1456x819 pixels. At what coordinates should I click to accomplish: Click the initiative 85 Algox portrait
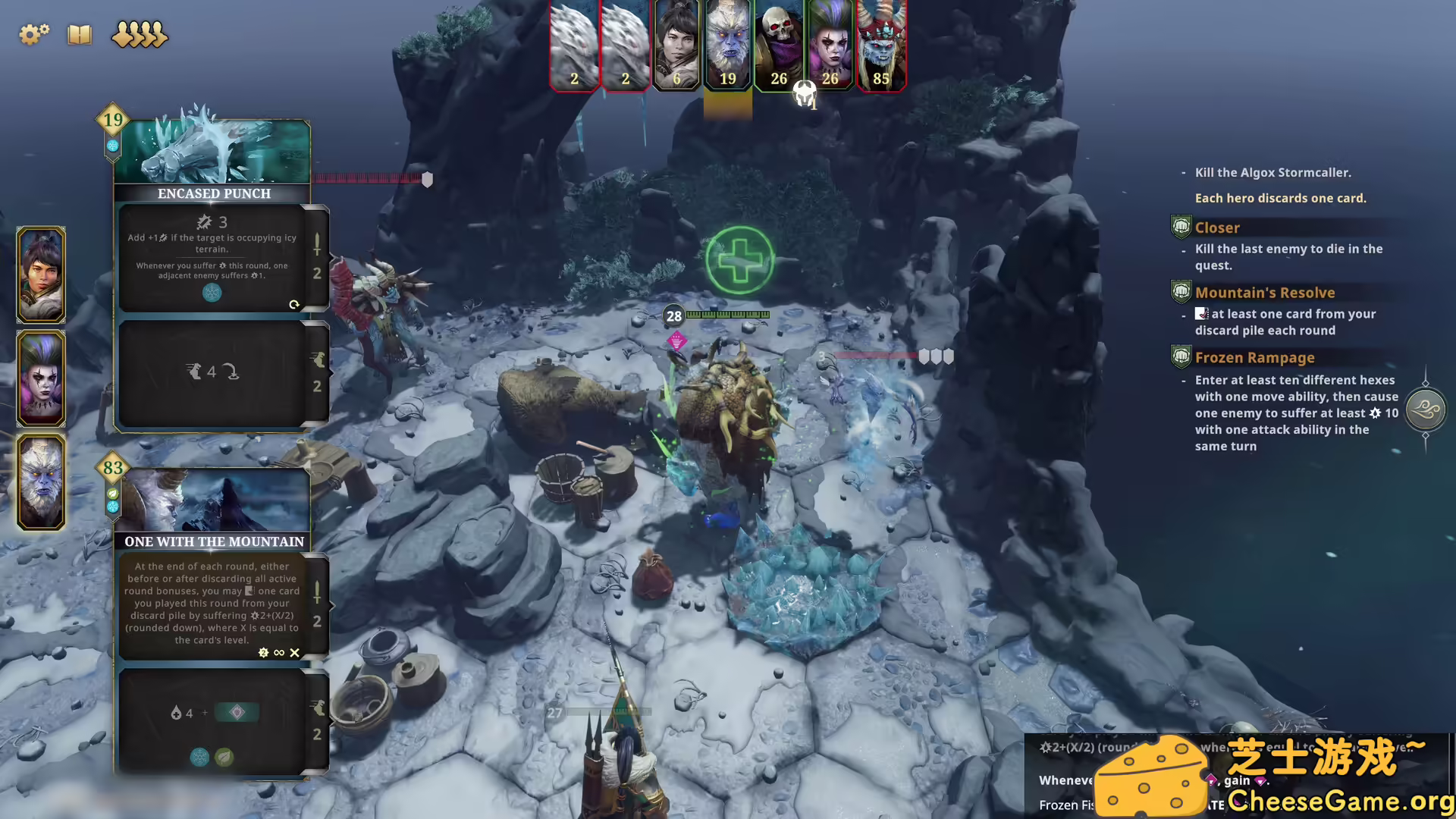881,45
